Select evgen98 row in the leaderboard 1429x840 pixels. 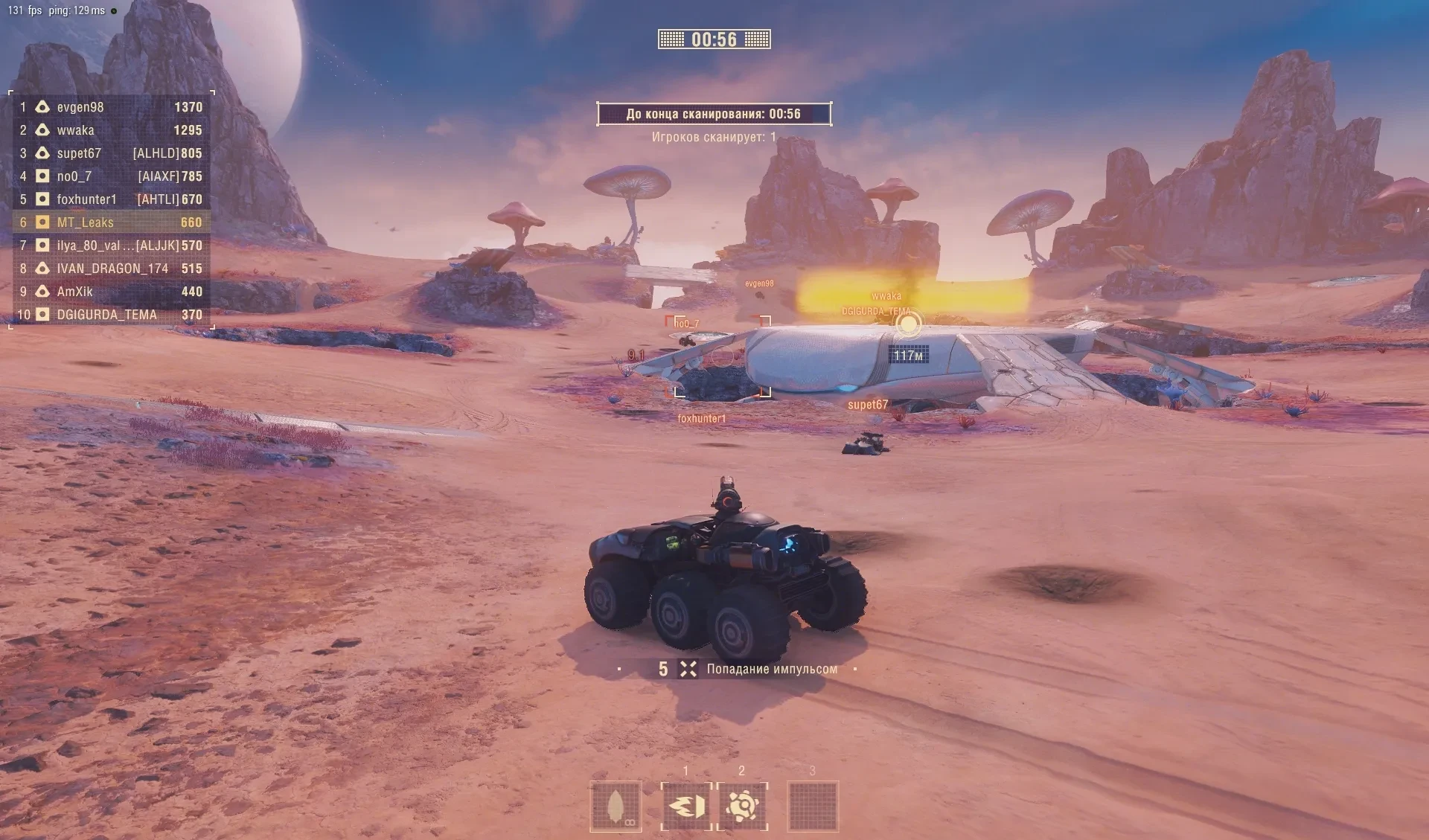(112, 107)
